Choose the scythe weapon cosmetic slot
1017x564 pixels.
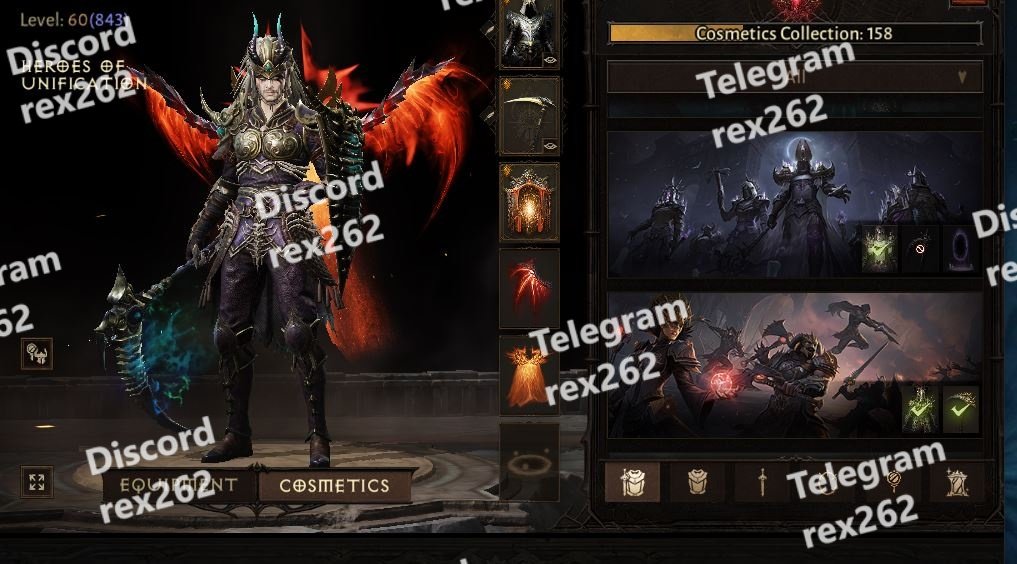529,116
